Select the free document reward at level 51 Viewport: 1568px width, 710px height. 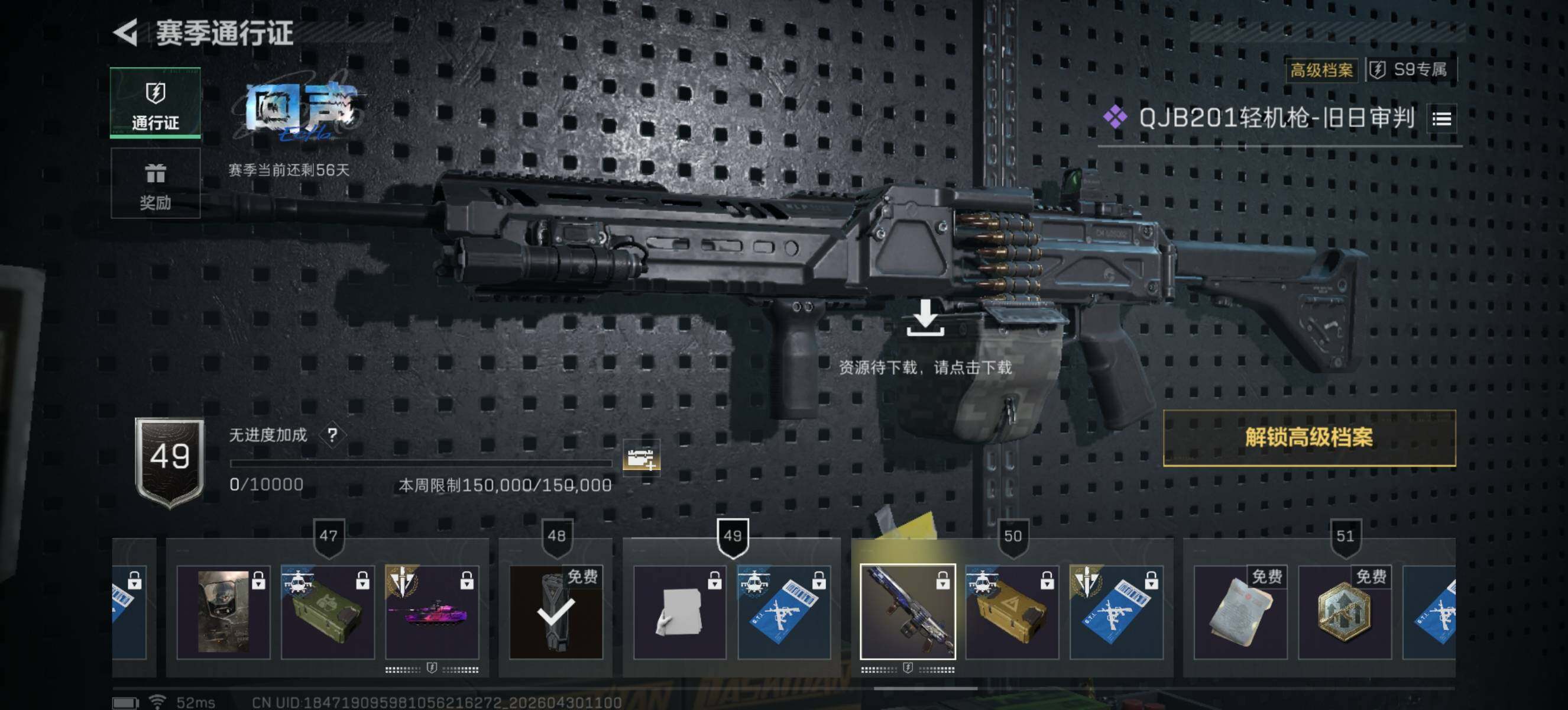coord(1240,612)
